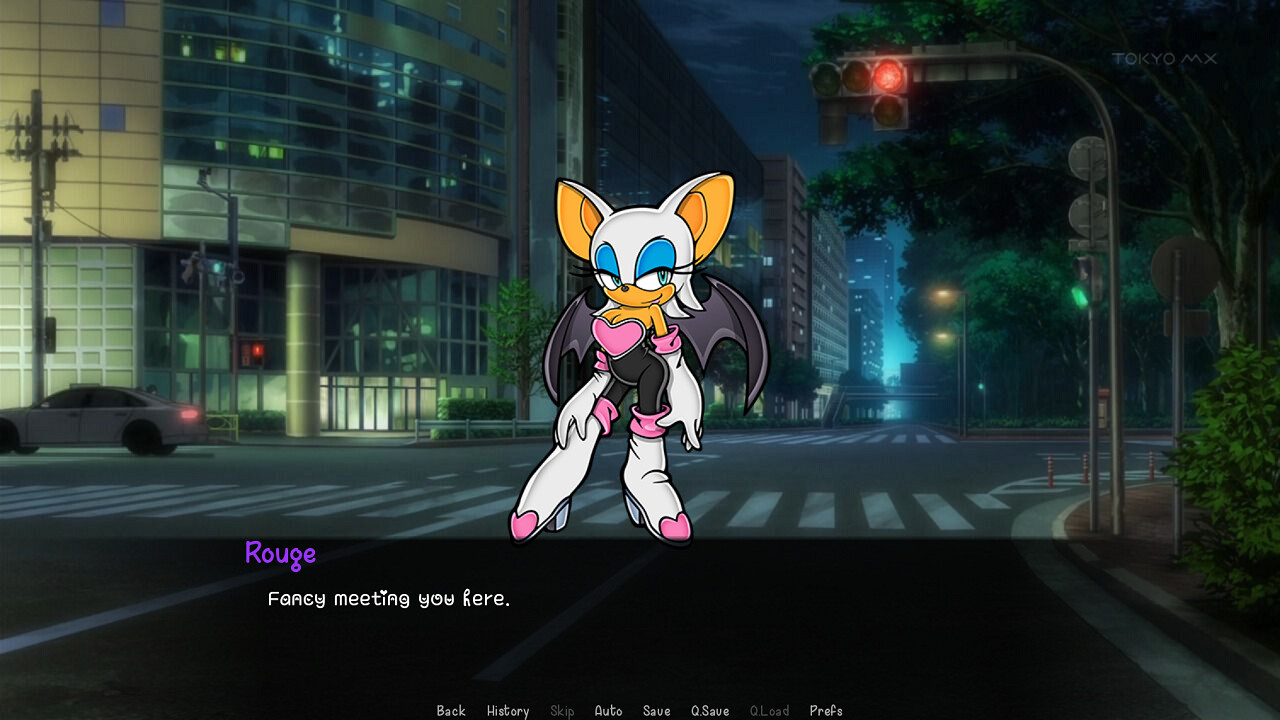Open the Prefs settings screen
Viewport: 1280px width, 720px height.
click(x=827, y=711)
